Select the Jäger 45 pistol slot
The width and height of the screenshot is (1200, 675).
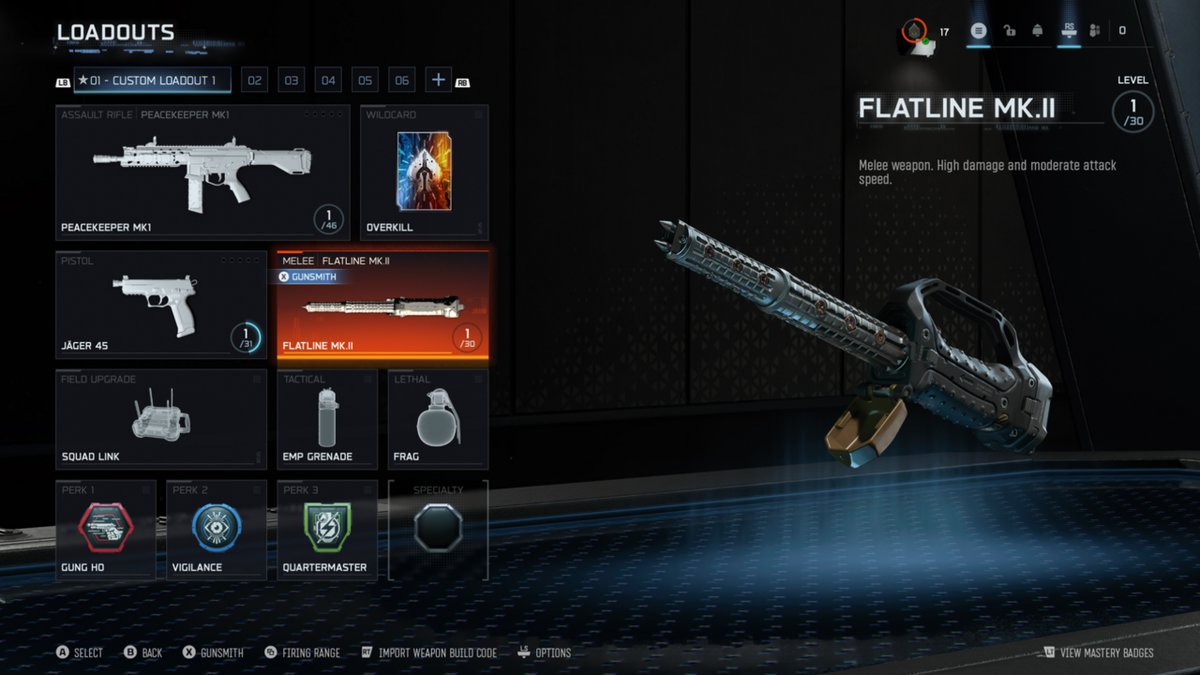pyautogui.click(x=161, y=304)
